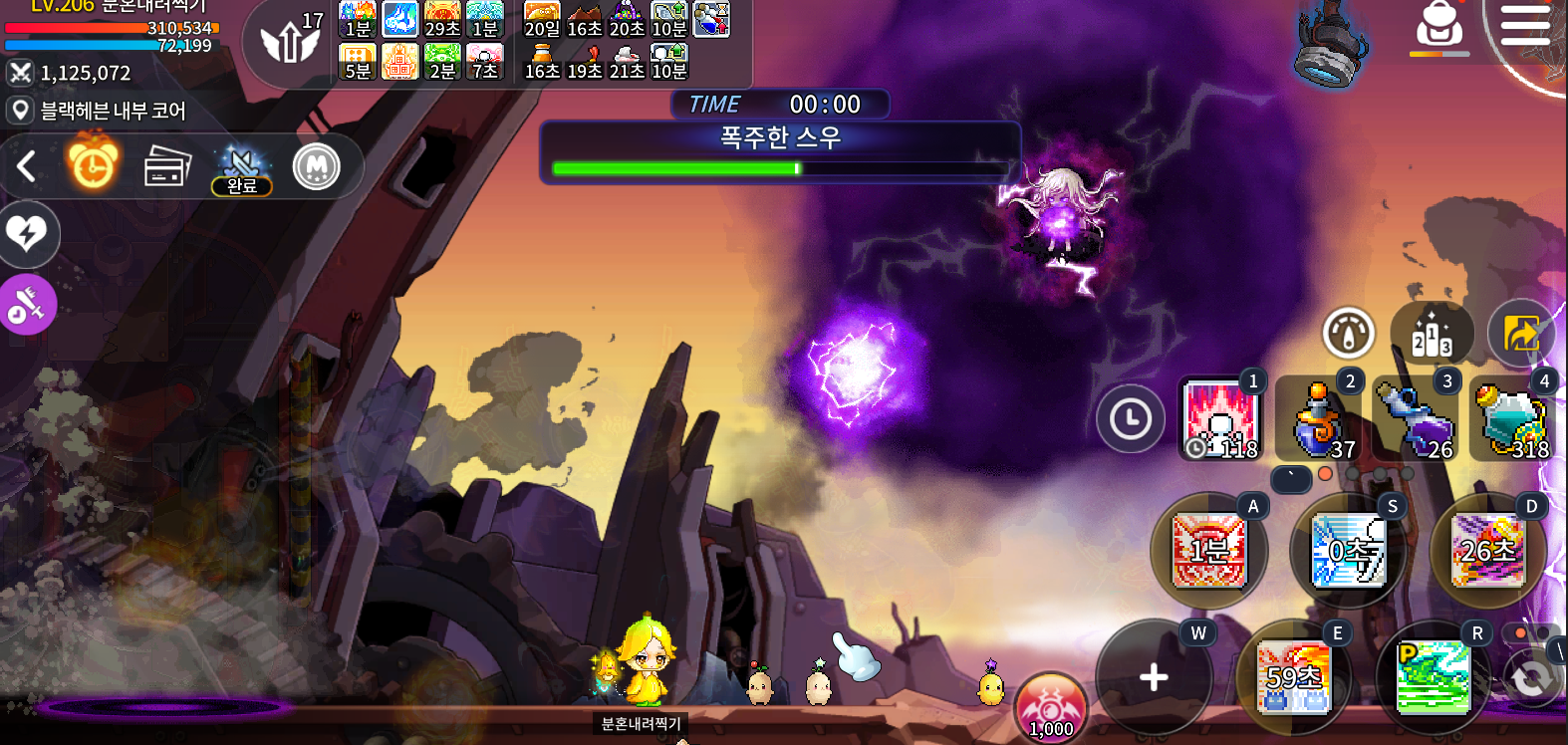Trigger the A-key skill
1568x745 pixels.
[x=1208, y=550]
